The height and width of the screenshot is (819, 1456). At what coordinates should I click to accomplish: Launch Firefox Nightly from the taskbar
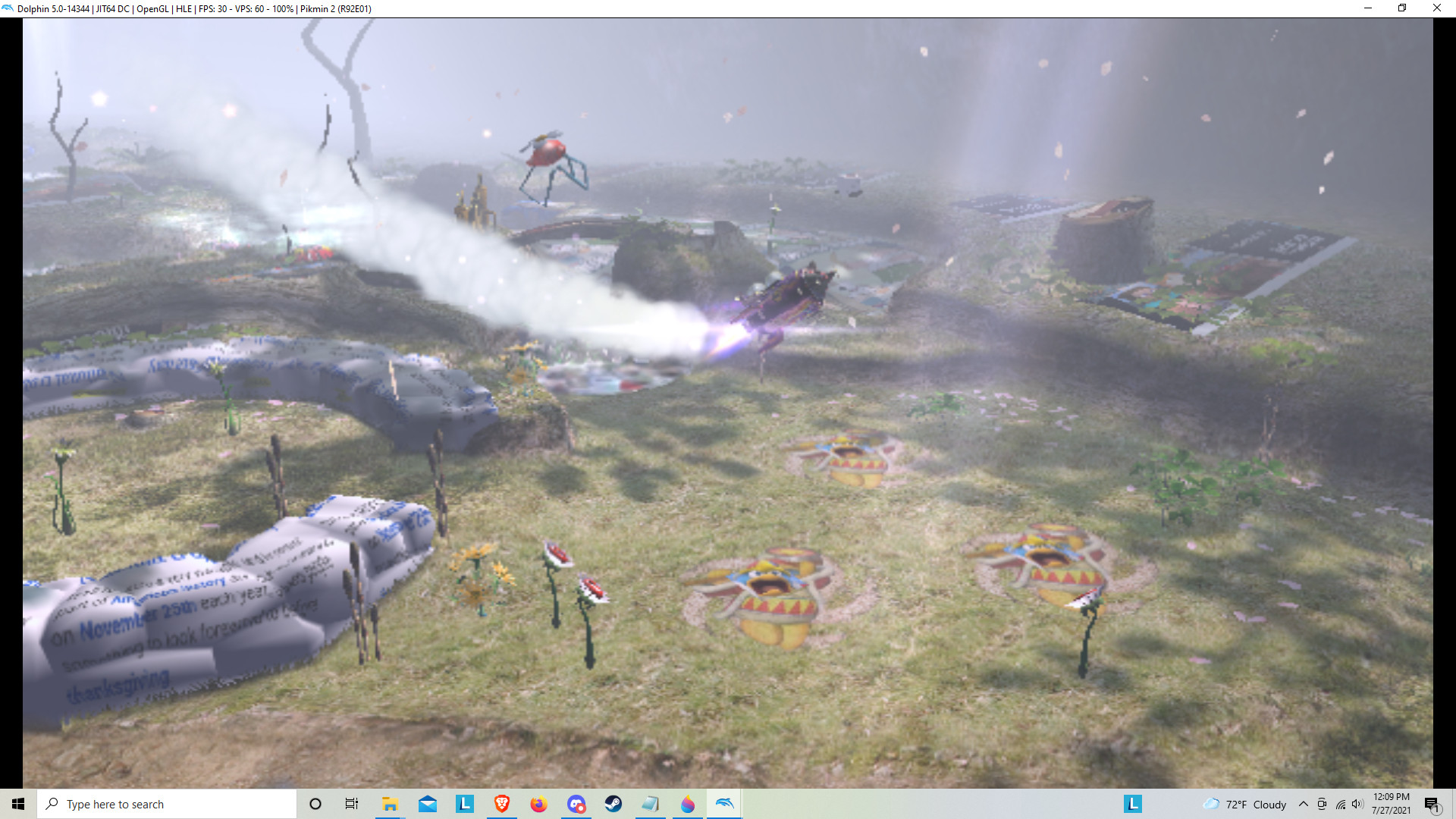pos(687,804)
